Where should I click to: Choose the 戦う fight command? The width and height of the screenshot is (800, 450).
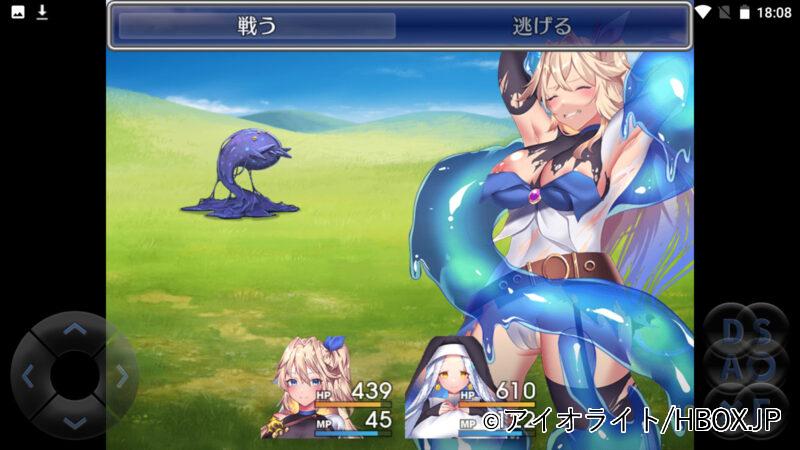257,26
